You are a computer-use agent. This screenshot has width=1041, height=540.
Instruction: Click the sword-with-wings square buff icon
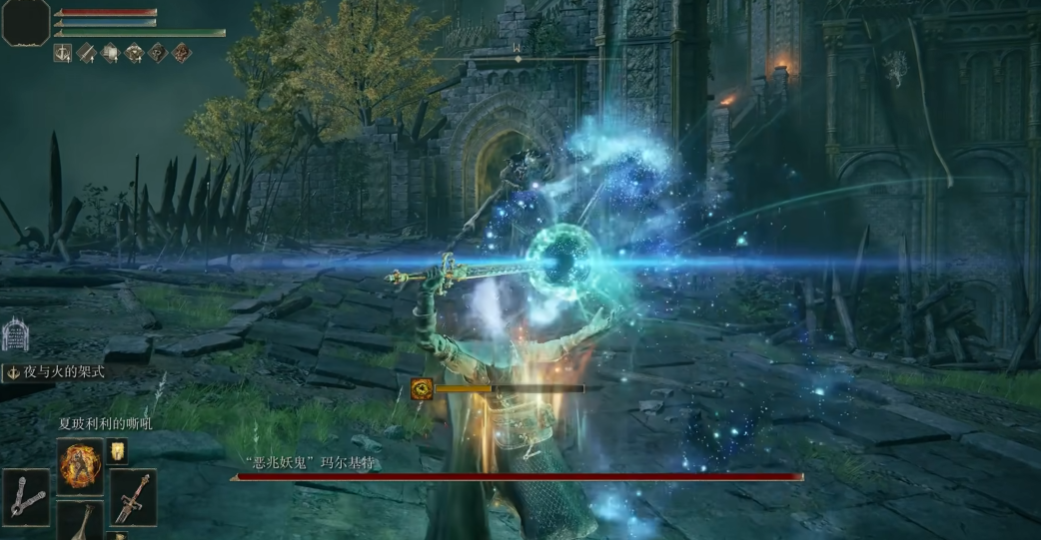pos(62,53)
